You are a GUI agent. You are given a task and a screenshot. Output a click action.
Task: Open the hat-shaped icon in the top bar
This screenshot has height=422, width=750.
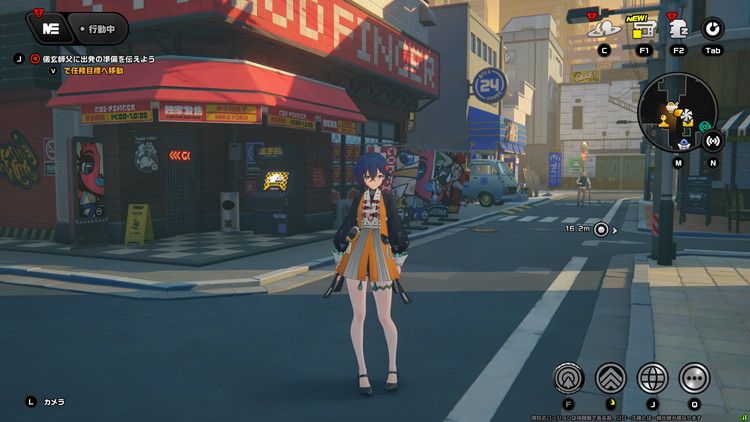[x=604, y=28]
